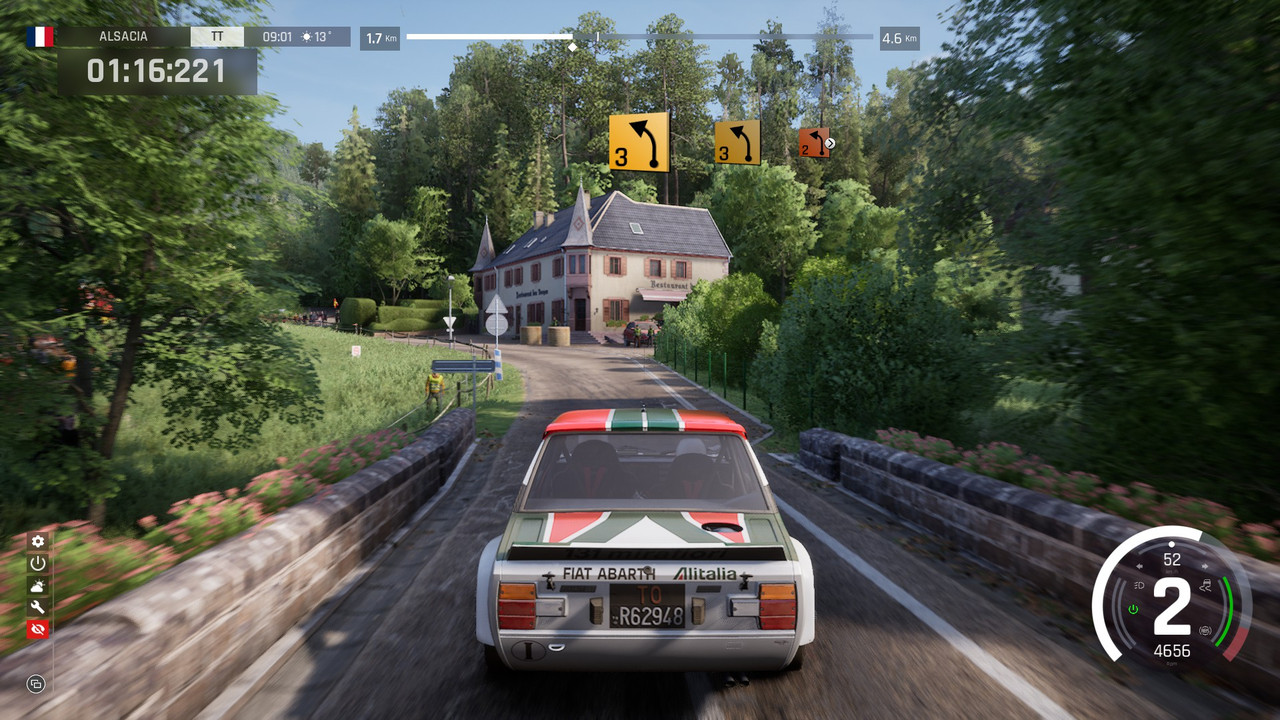
Task: Open the wrench car setup icon
Action: 38,607
